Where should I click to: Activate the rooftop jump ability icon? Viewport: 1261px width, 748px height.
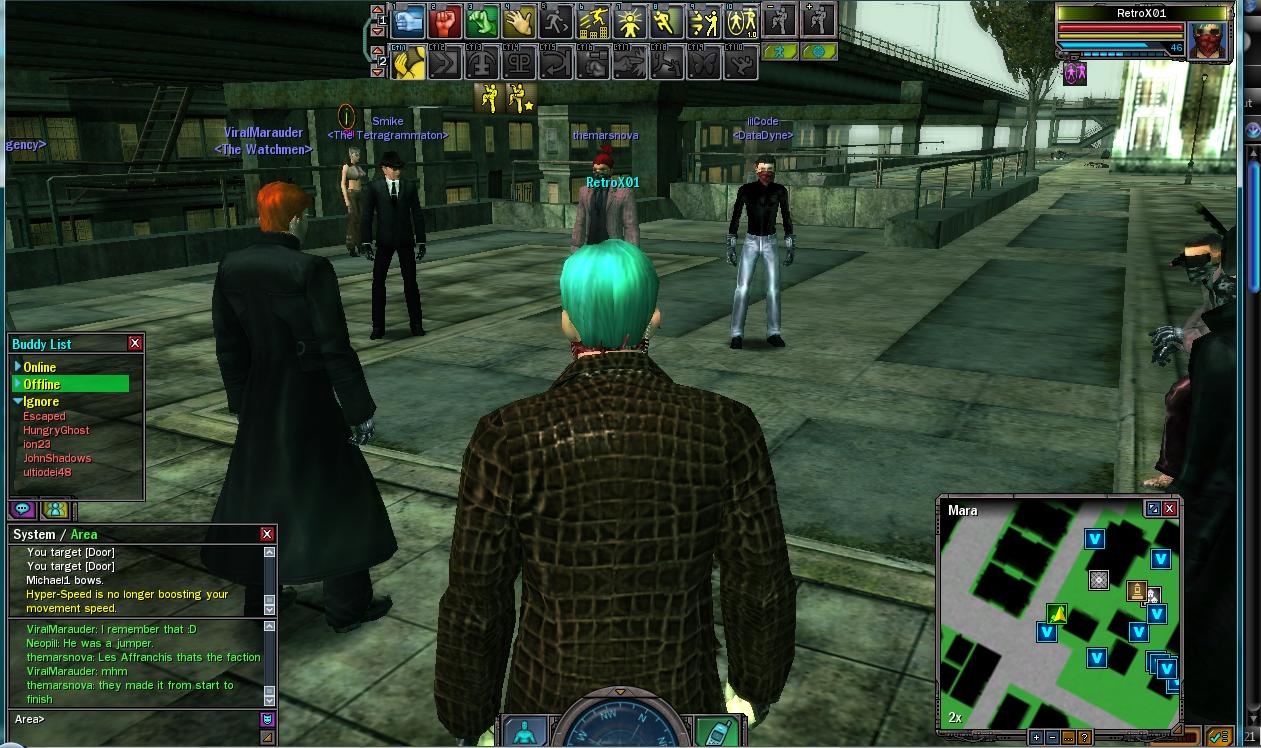tap(594, 21)
